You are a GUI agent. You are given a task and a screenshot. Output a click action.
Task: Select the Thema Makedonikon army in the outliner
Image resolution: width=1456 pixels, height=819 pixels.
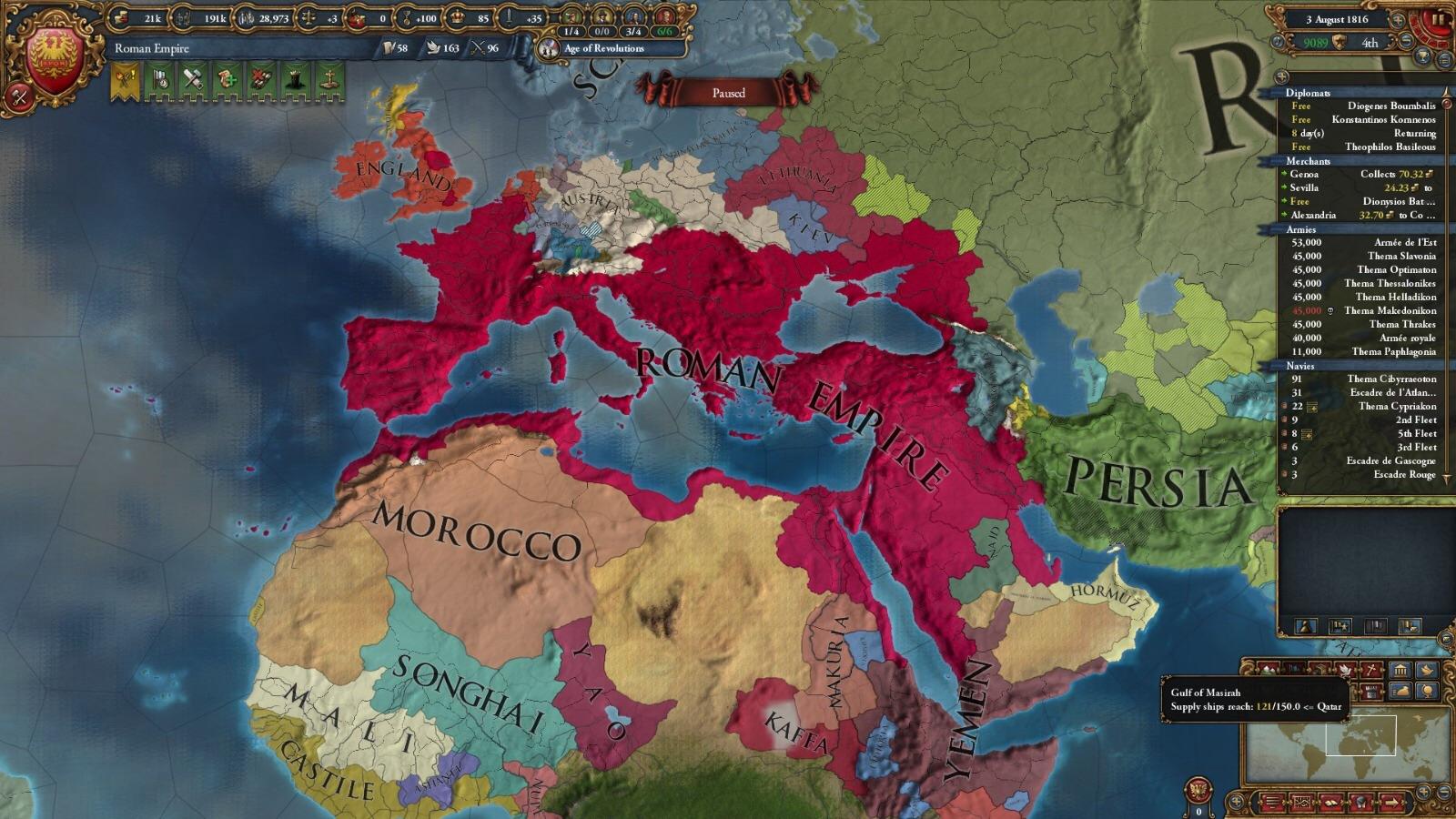click(x=1390, y=311)
